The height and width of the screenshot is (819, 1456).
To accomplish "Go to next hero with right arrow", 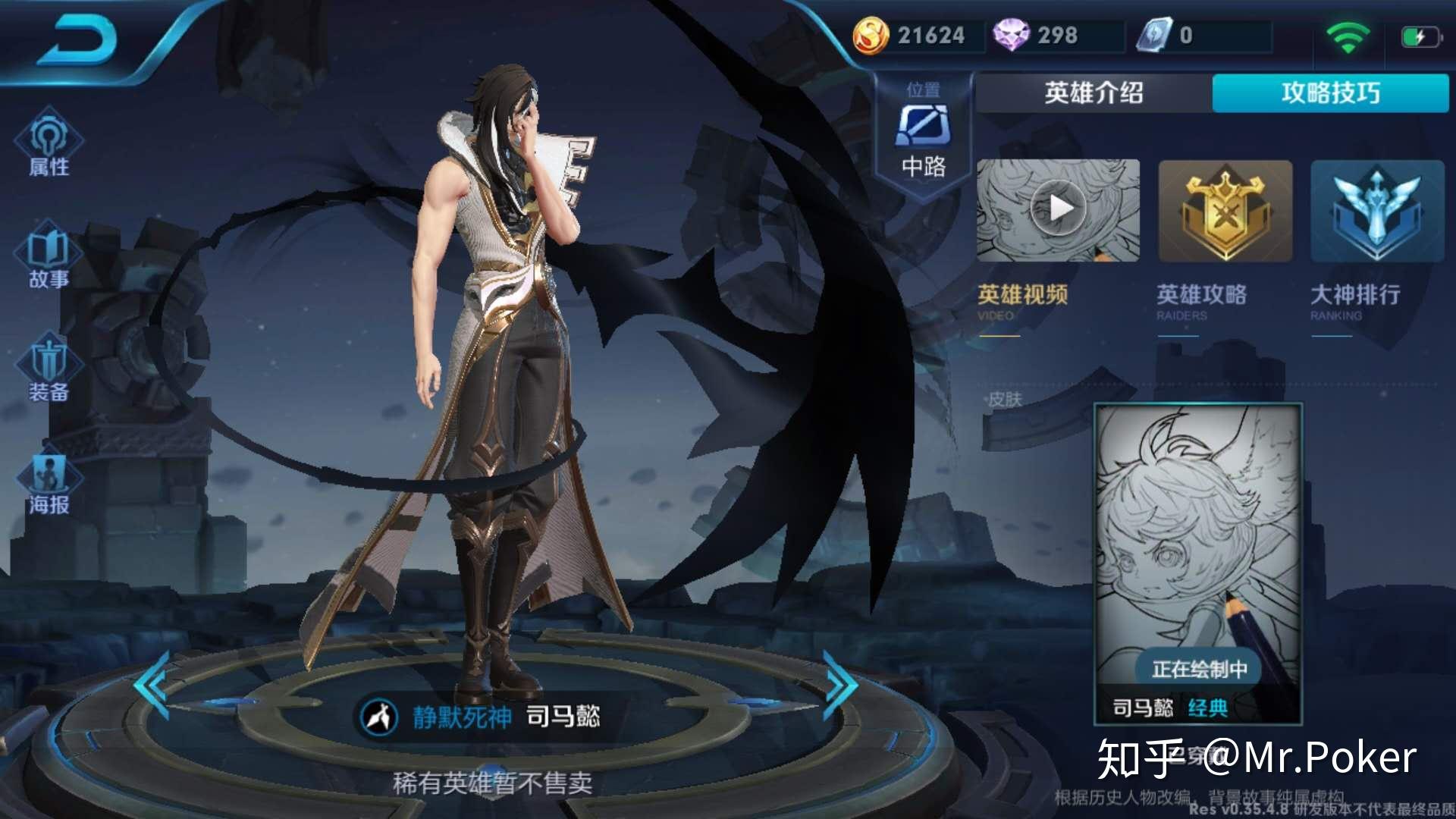I will tap(842, 686).
